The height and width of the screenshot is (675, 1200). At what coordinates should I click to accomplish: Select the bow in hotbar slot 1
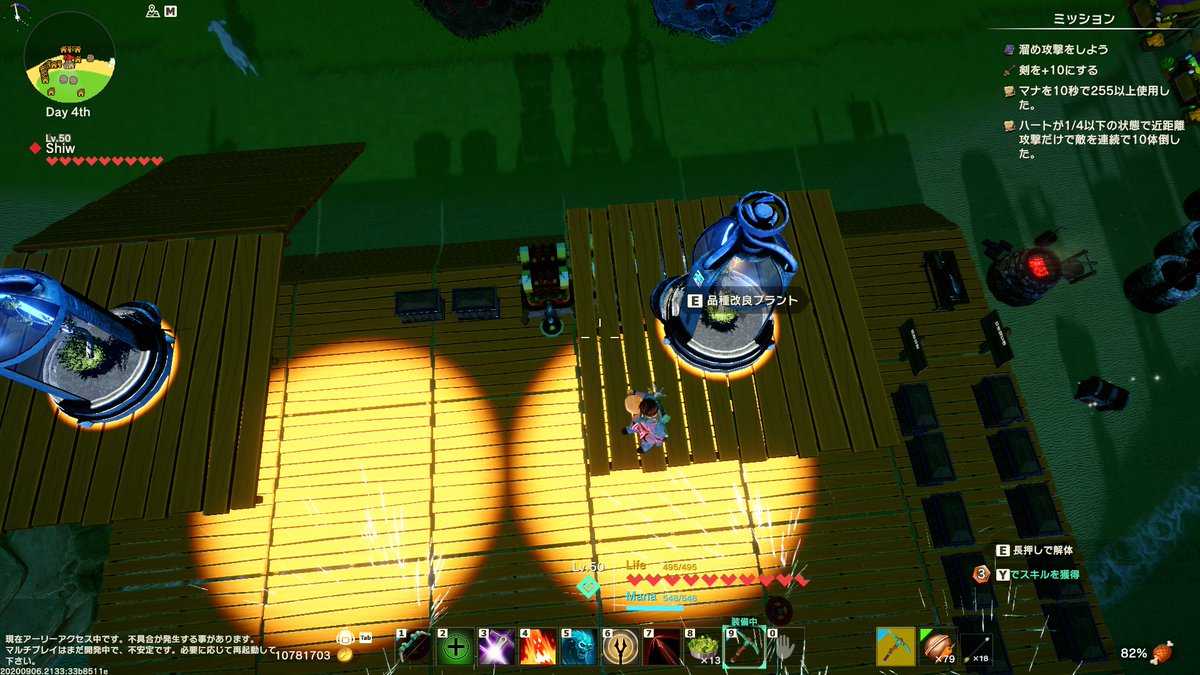tap(415, 648)
